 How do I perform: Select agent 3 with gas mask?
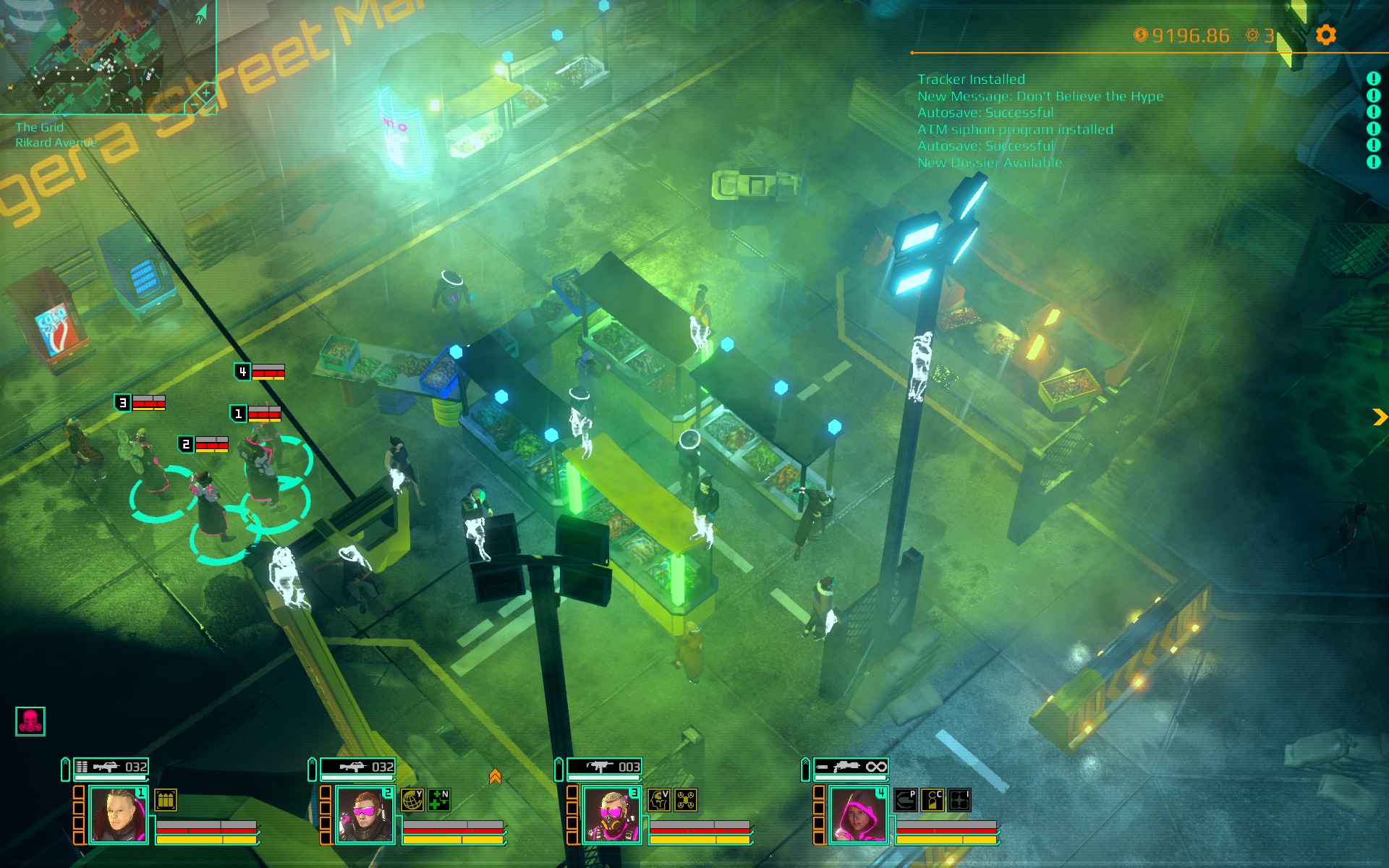click(x=611, y=815)
